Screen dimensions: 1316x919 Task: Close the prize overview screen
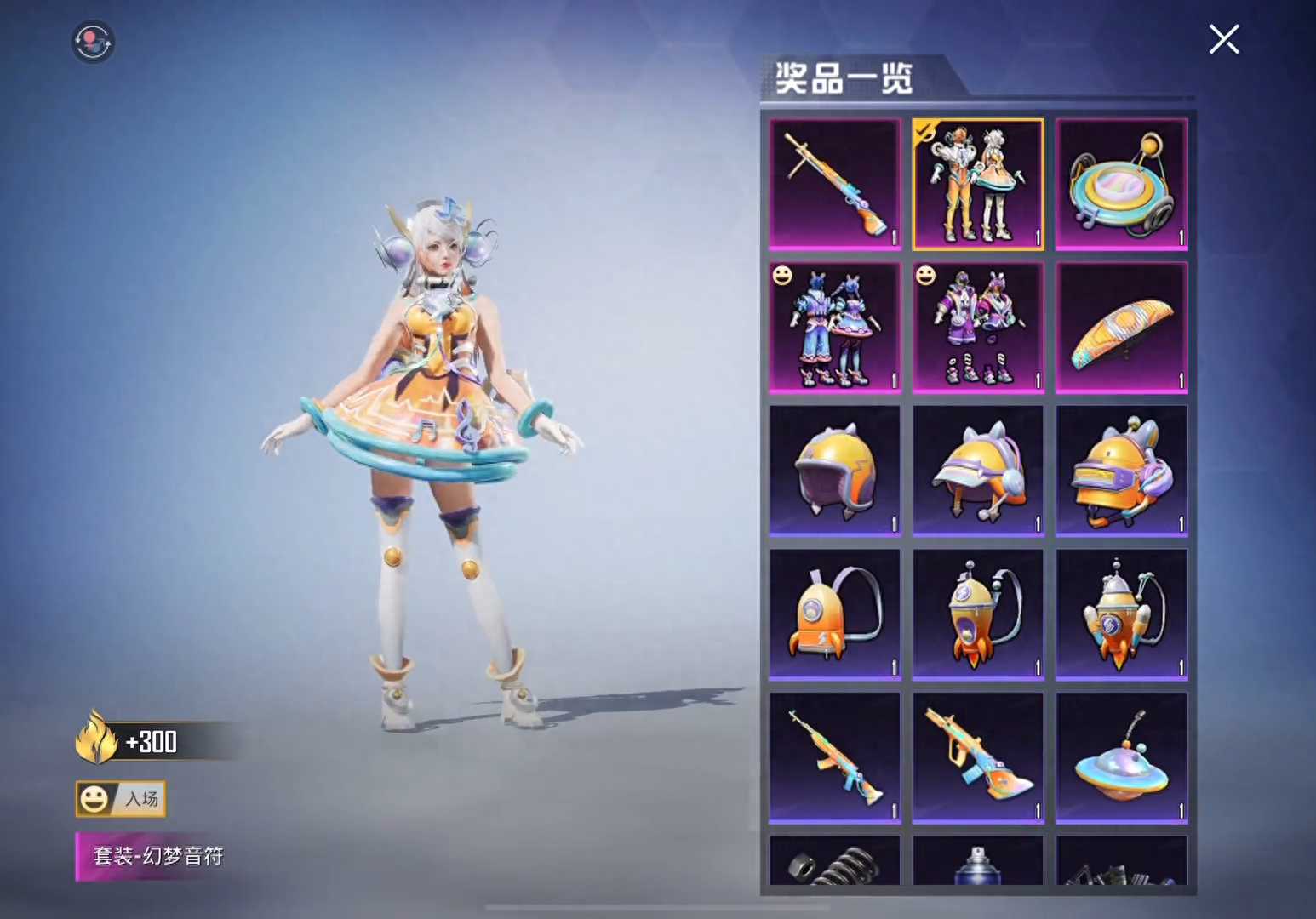pos(1223,39)
